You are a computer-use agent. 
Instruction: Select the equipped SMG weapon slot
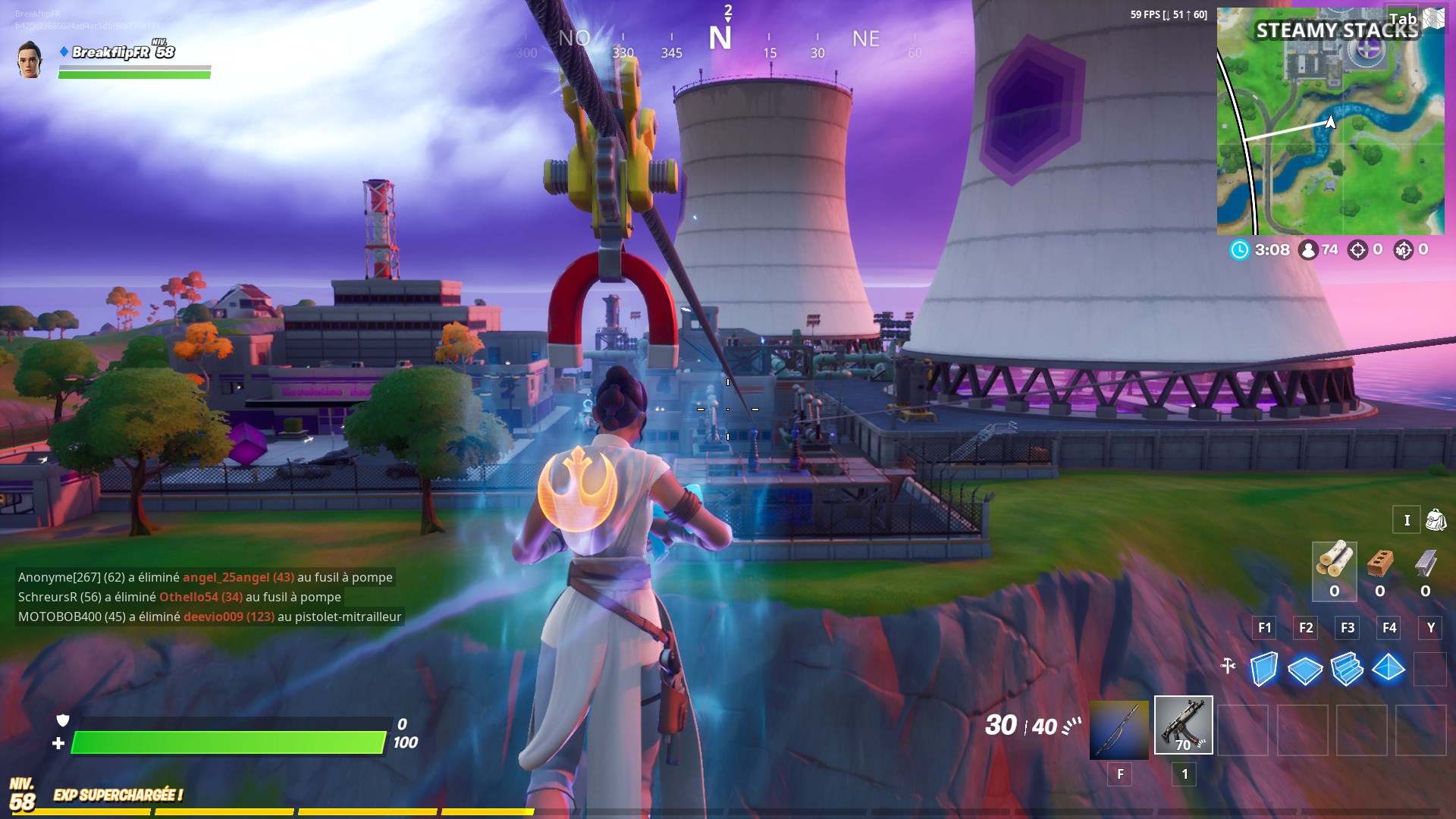(1183, 724)
